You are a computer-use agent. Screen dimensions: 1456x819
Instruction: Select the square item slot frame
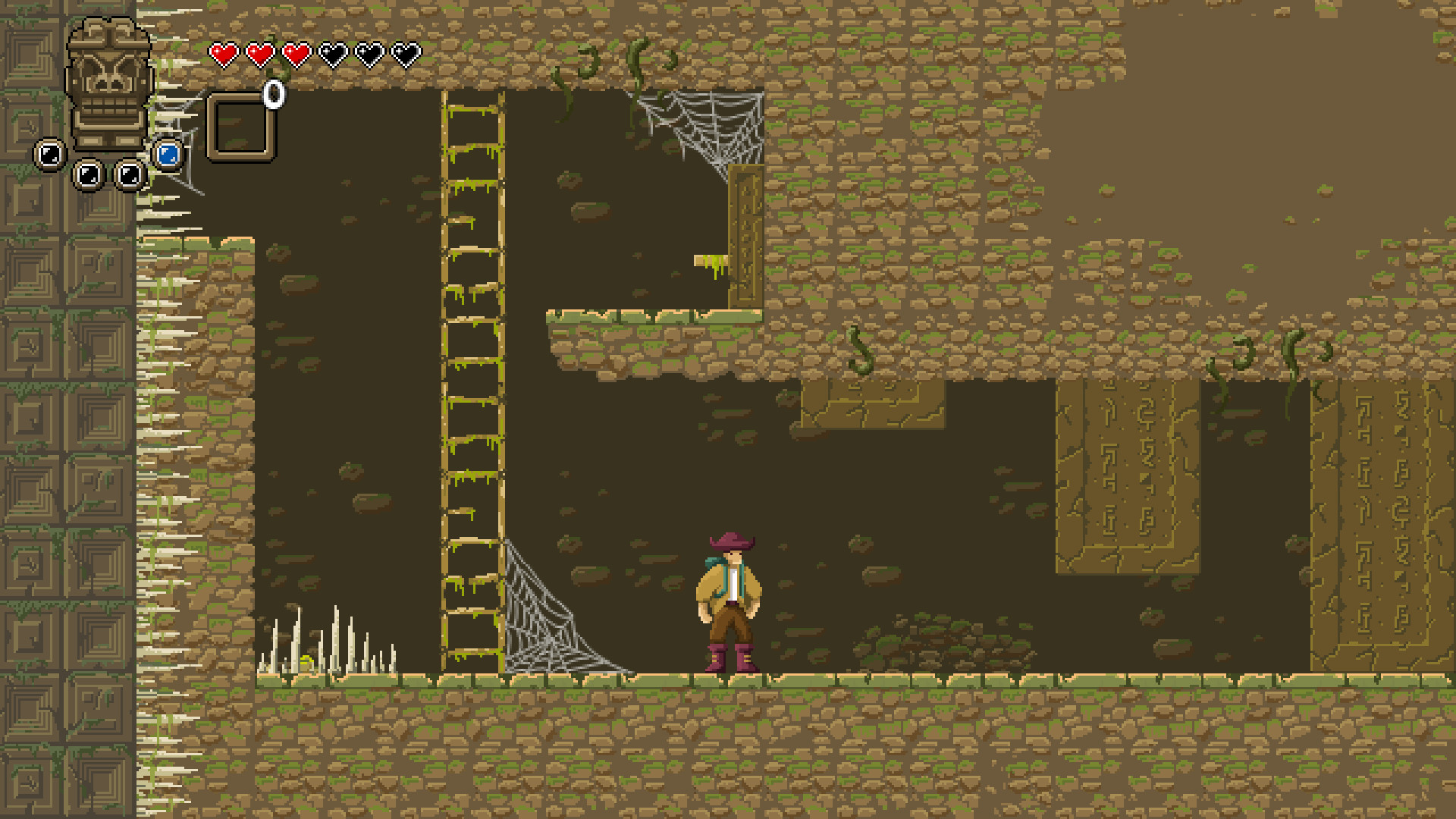[x=240, y=127]
